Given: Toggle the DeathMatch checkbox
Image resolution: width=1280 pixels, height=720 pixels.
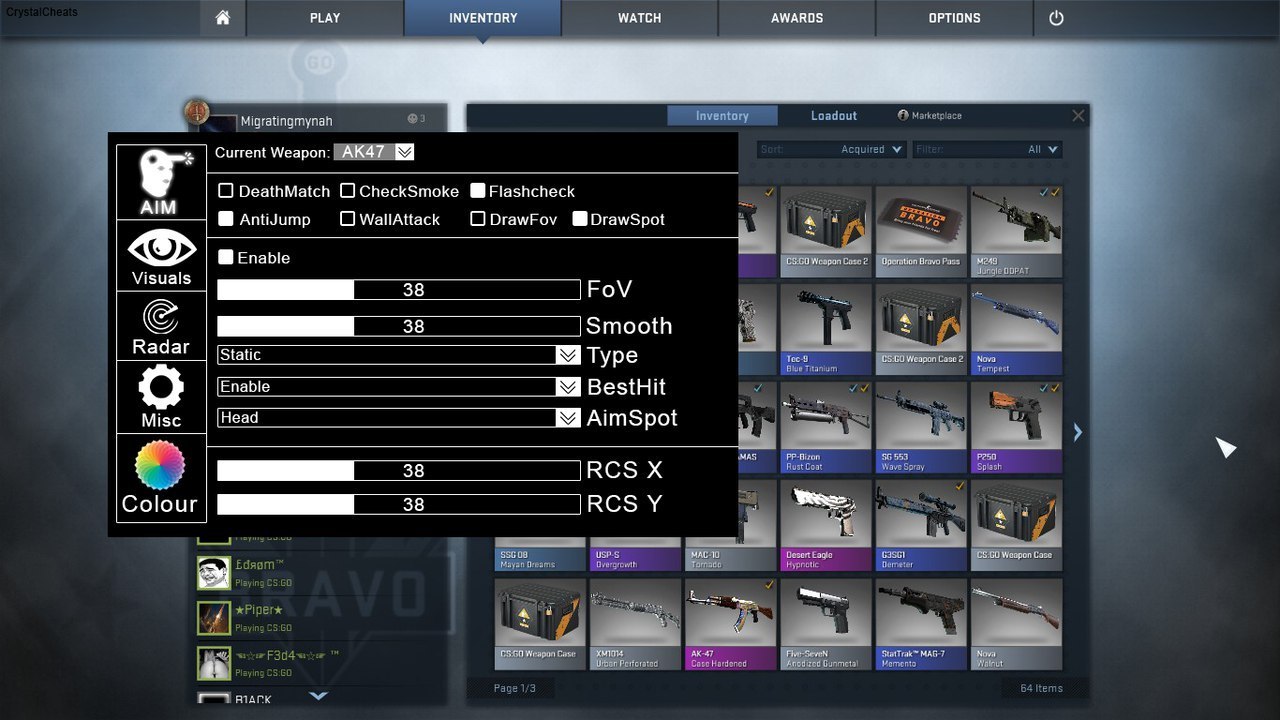Looking at the screenshot, I should (226, 191).
